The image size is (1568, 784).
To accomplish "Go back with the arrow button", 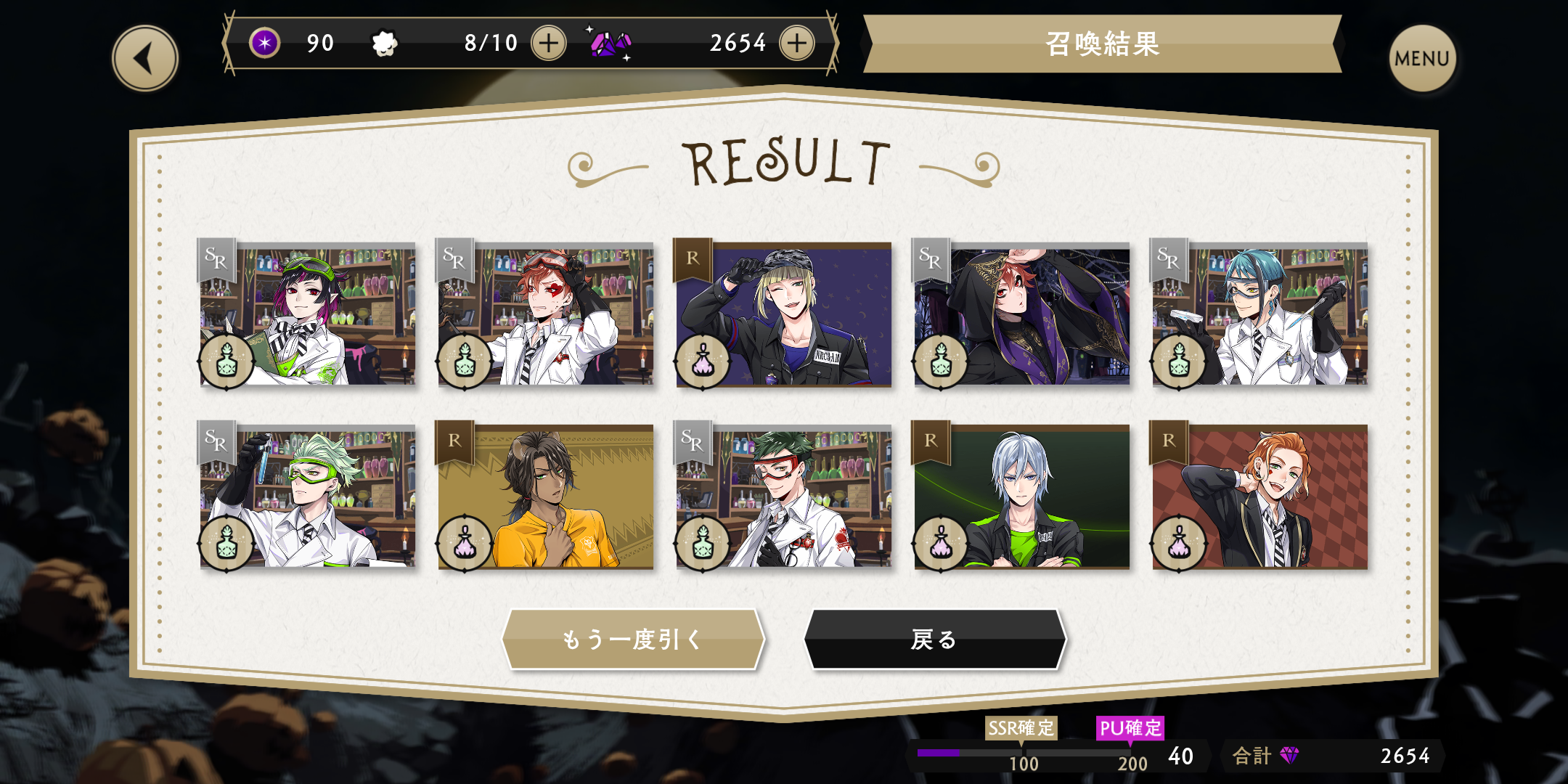I will coord(145,59).
